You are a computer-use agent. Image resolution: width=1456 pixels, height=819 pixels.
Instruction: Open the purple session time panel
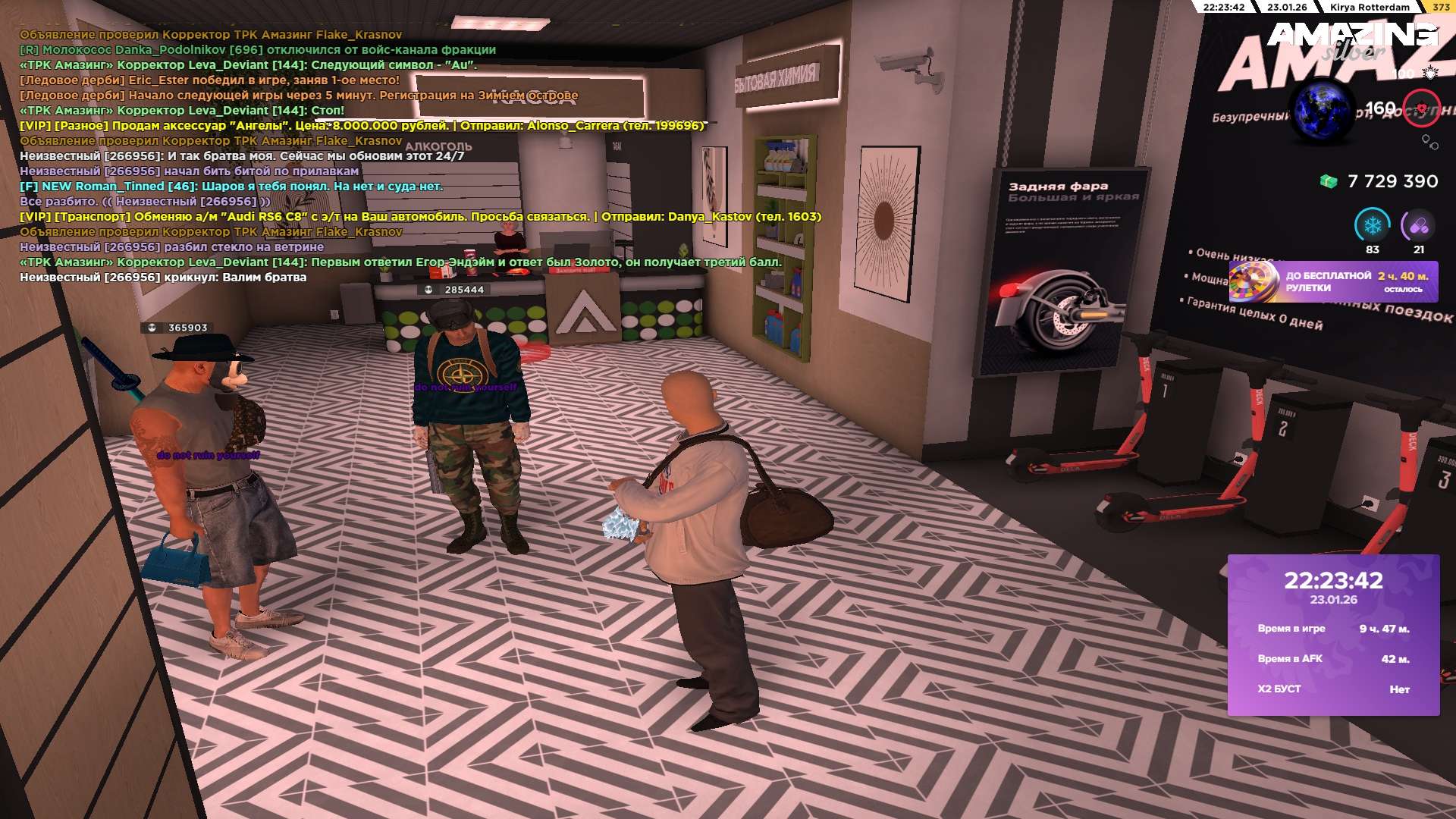[x=1333, y=634]
